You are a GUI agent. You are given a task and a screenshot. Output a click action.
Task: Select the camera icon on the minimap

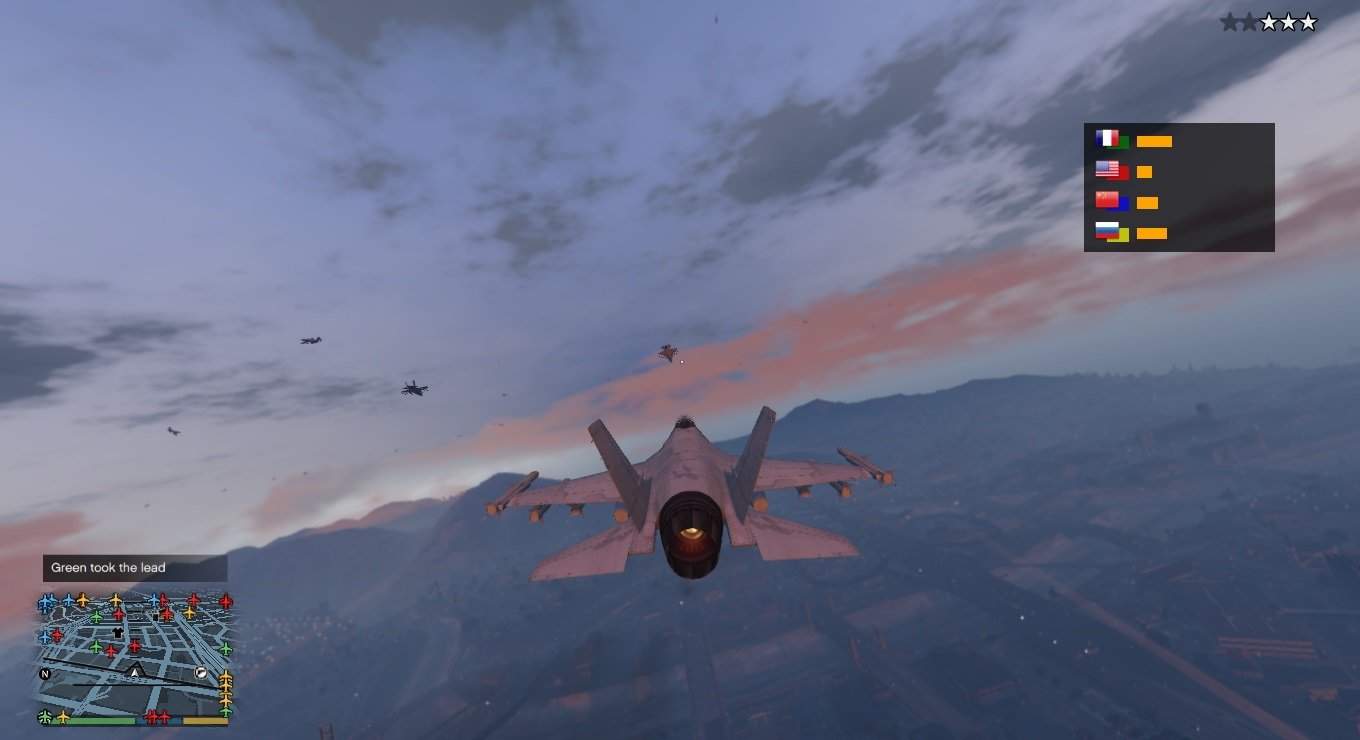pyautogui.click(x=200, y=672)
